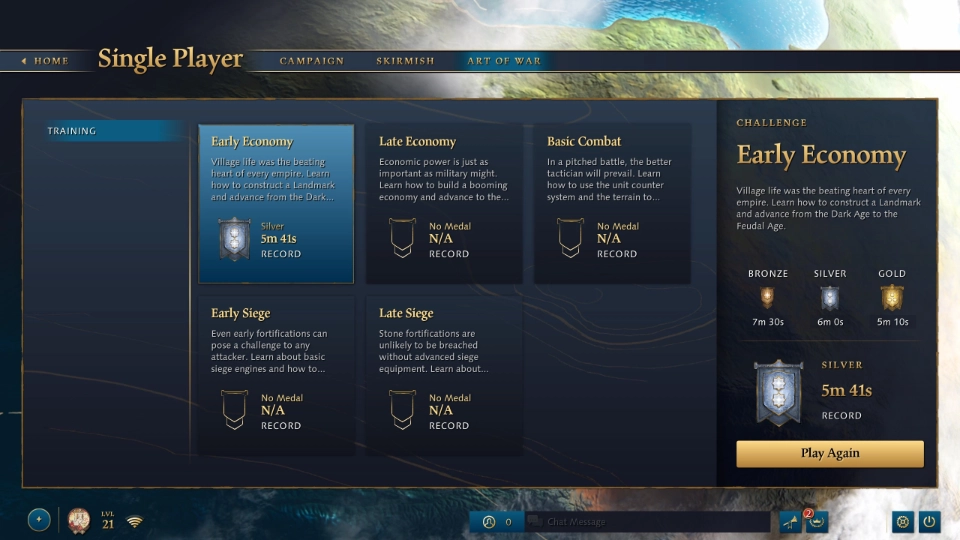
Task: Select the Art of War tab
Action: (504, 61)
